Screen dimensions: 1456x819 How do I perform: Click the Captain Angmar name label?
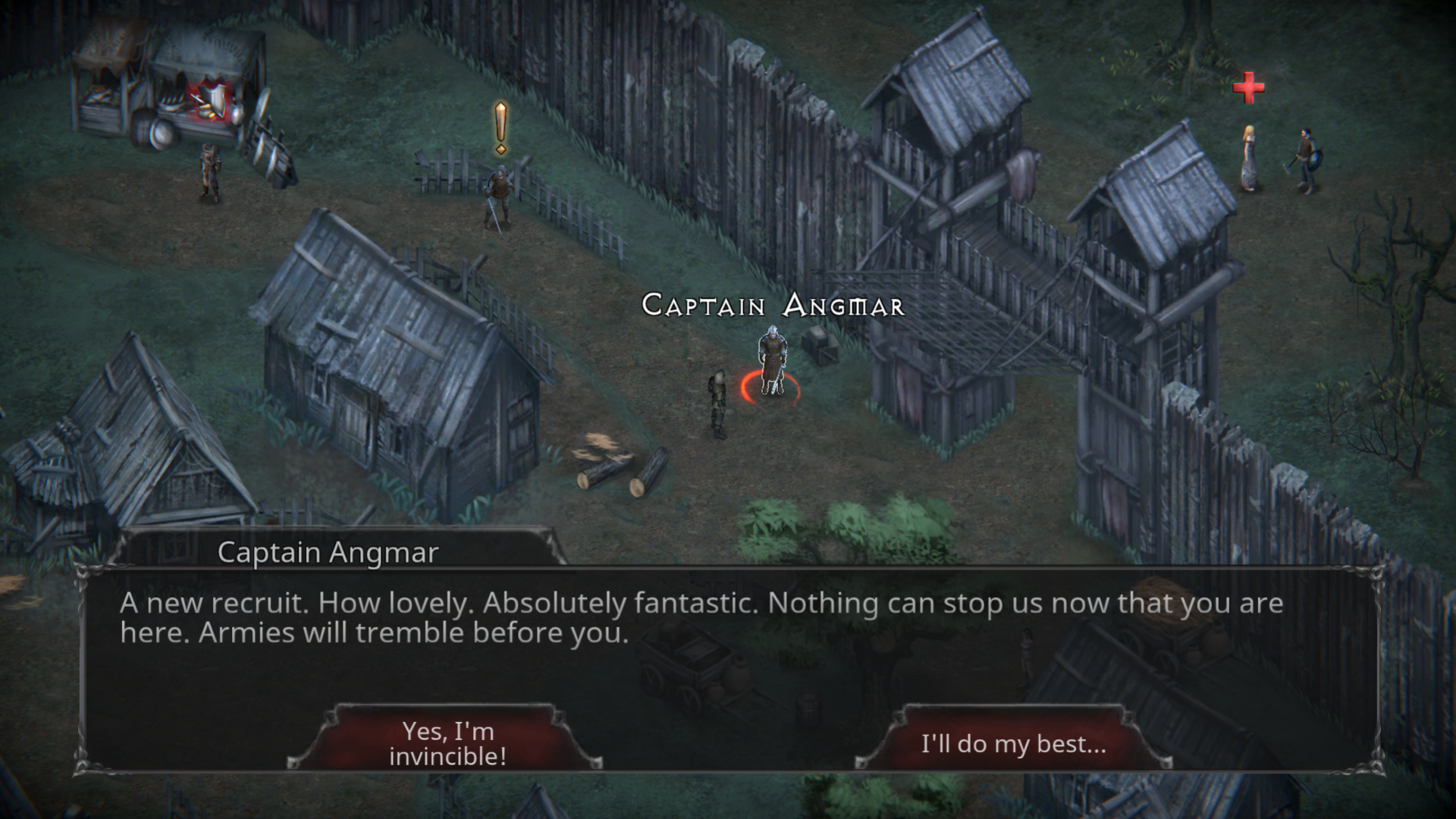pyautogui.click(x=773, y=306)
